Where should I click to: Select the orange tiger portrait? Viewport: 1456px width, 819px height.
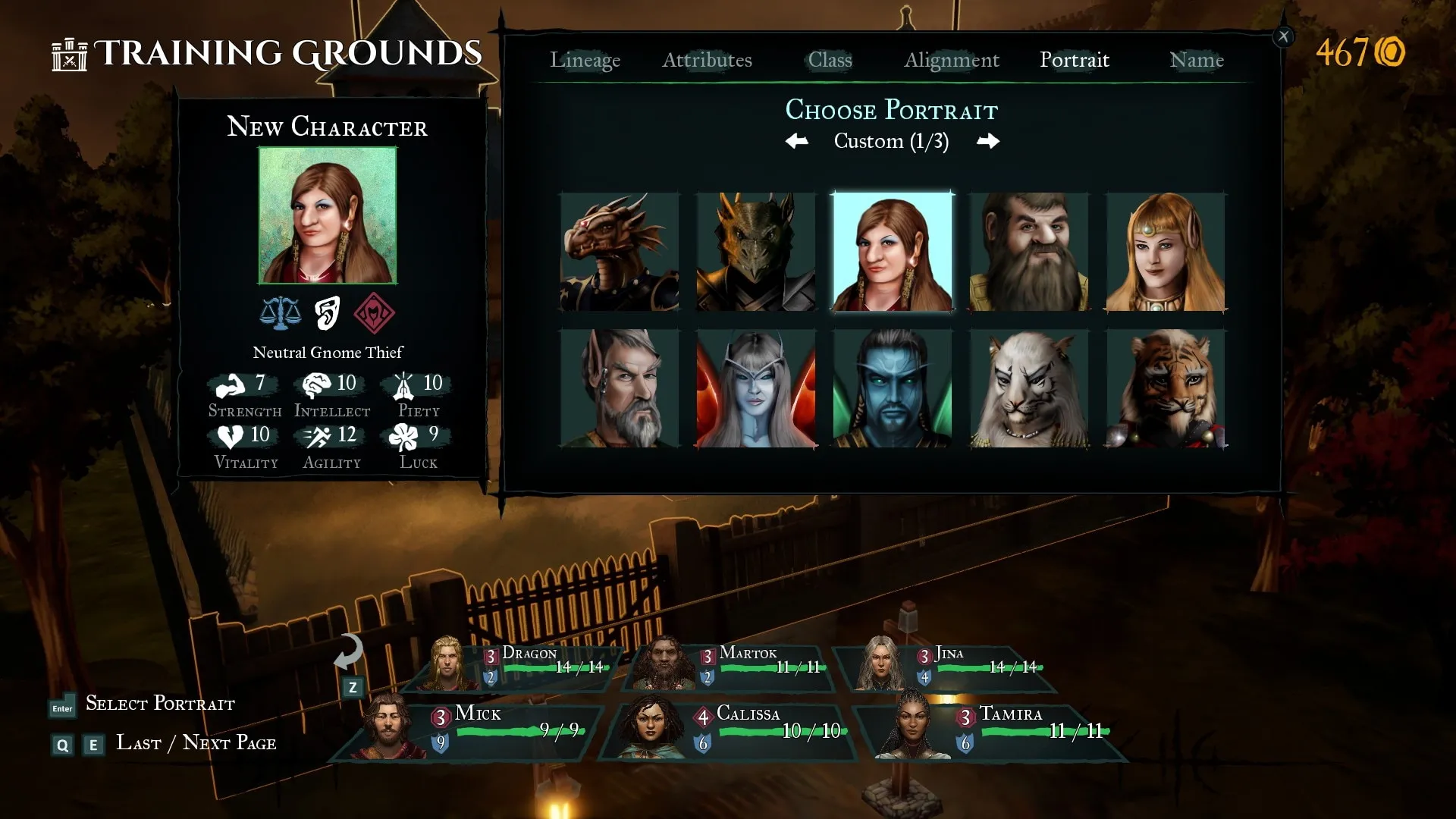point(1166,388)
